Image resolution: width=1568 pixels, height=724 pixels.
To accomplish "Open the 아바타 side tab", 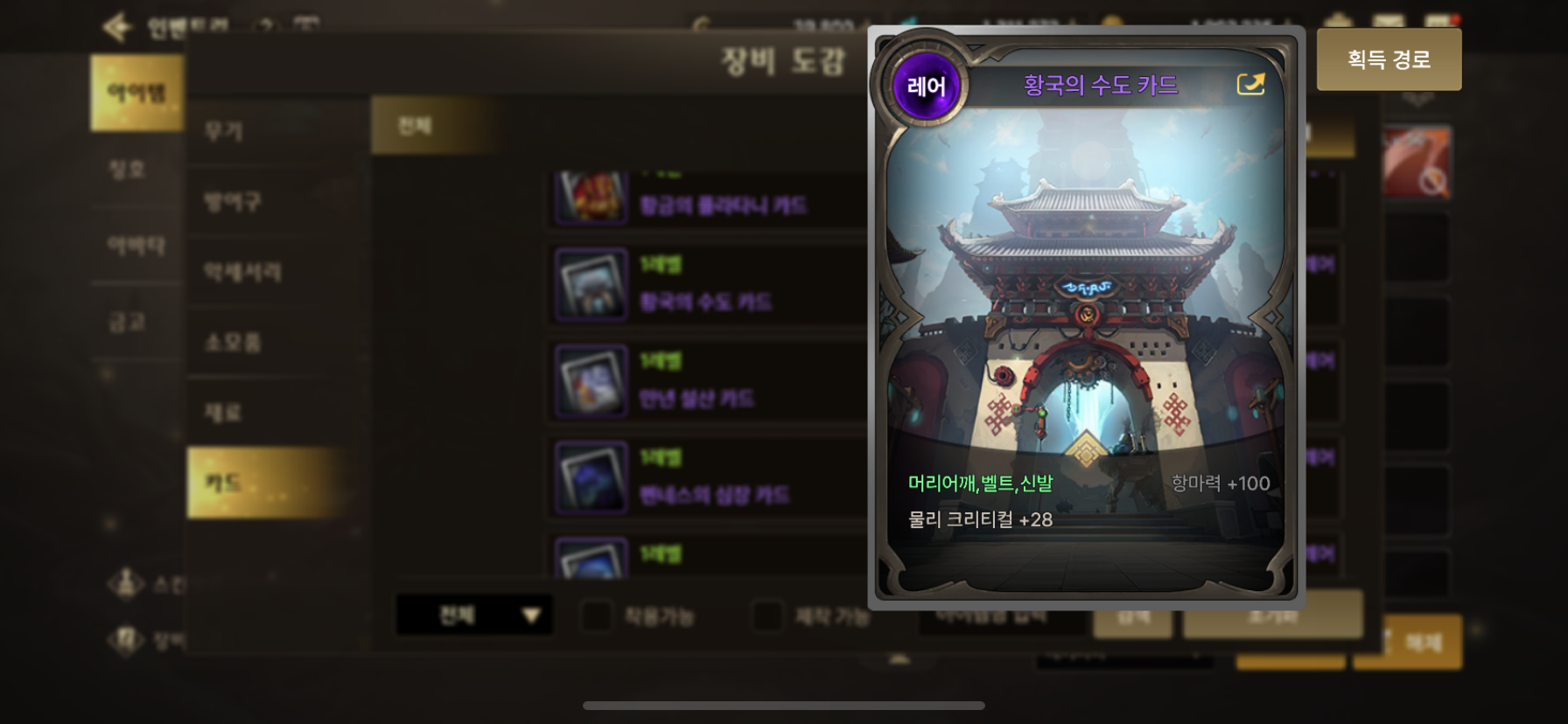I will pyautogui.click(x=136, y=246).
